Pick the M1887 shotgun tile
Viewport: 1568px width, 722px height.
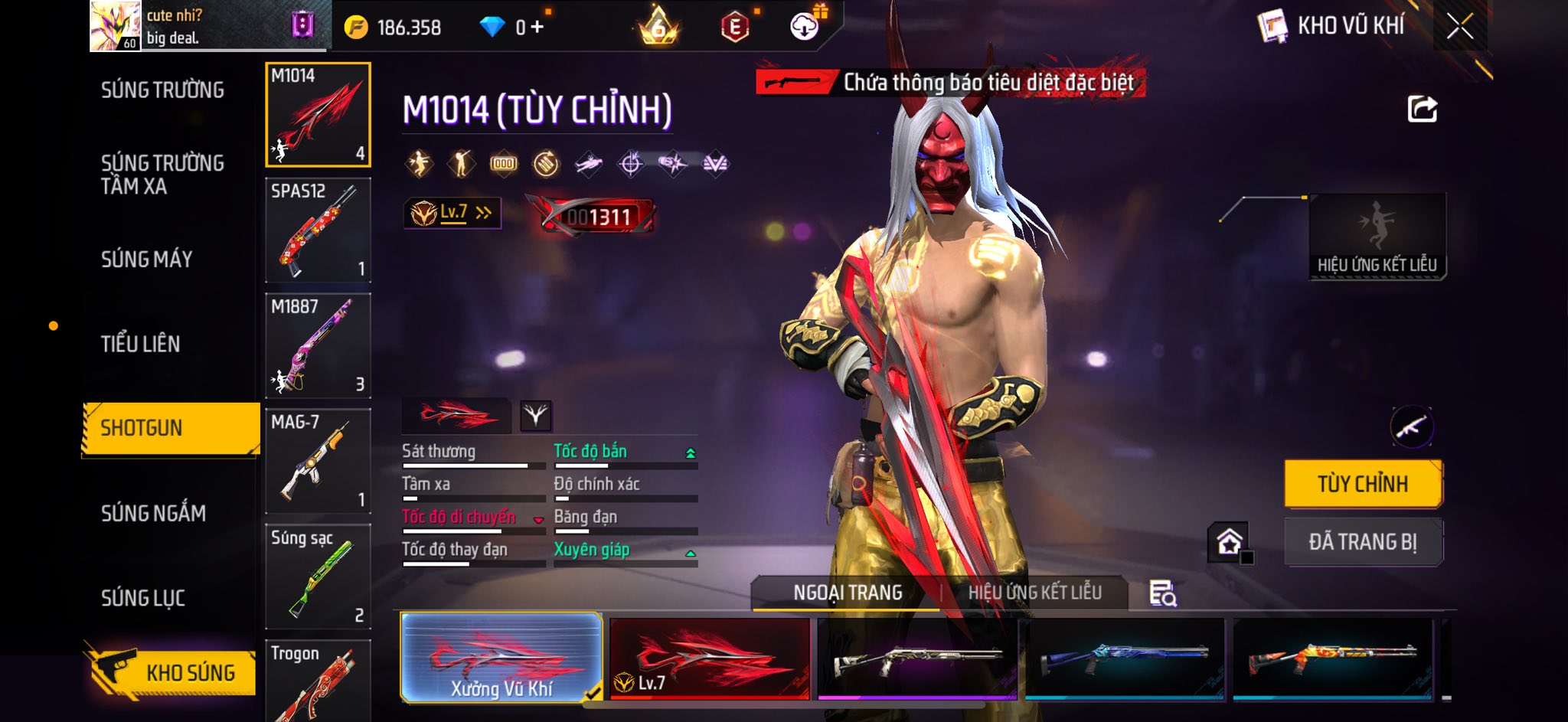[x=318, y=345]
